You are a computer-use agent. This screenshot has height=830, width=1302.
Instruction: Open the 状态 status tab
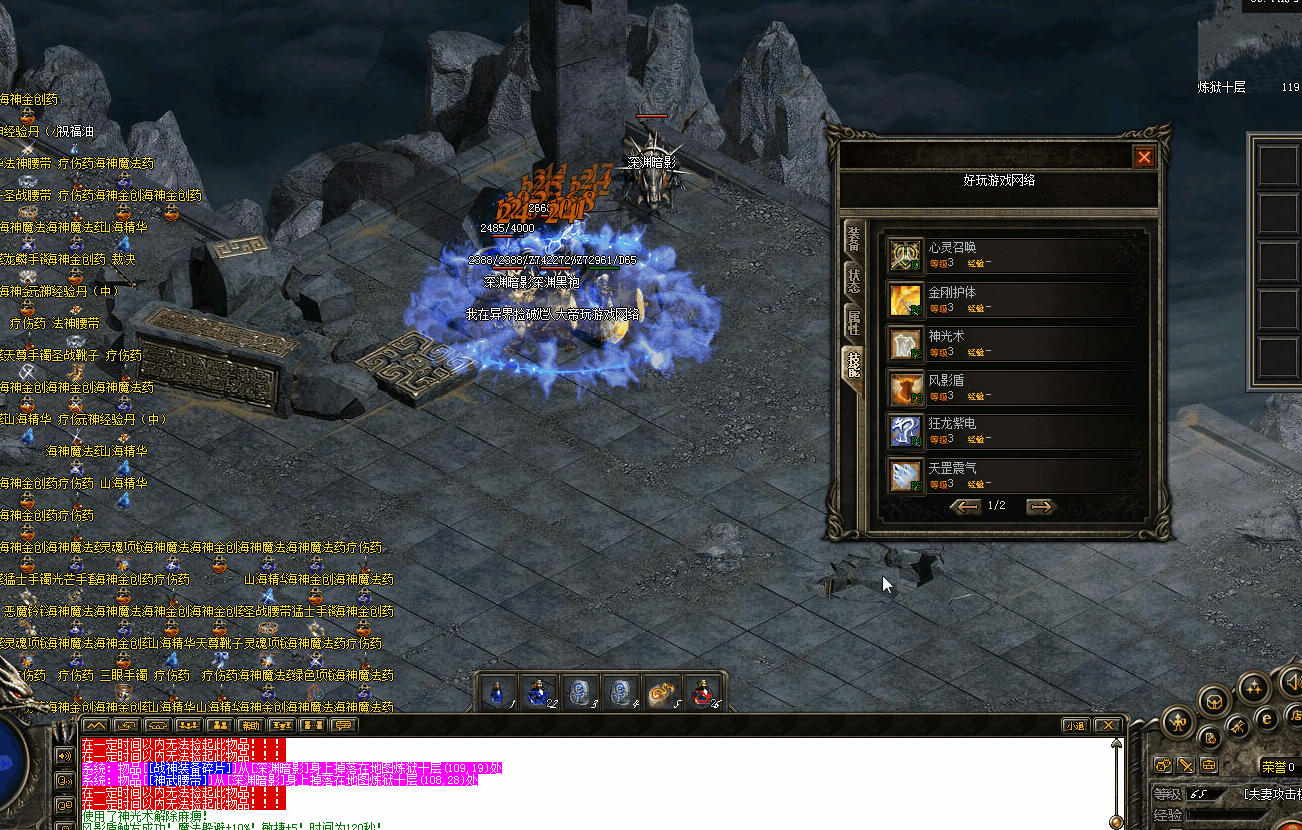point(854,281)
